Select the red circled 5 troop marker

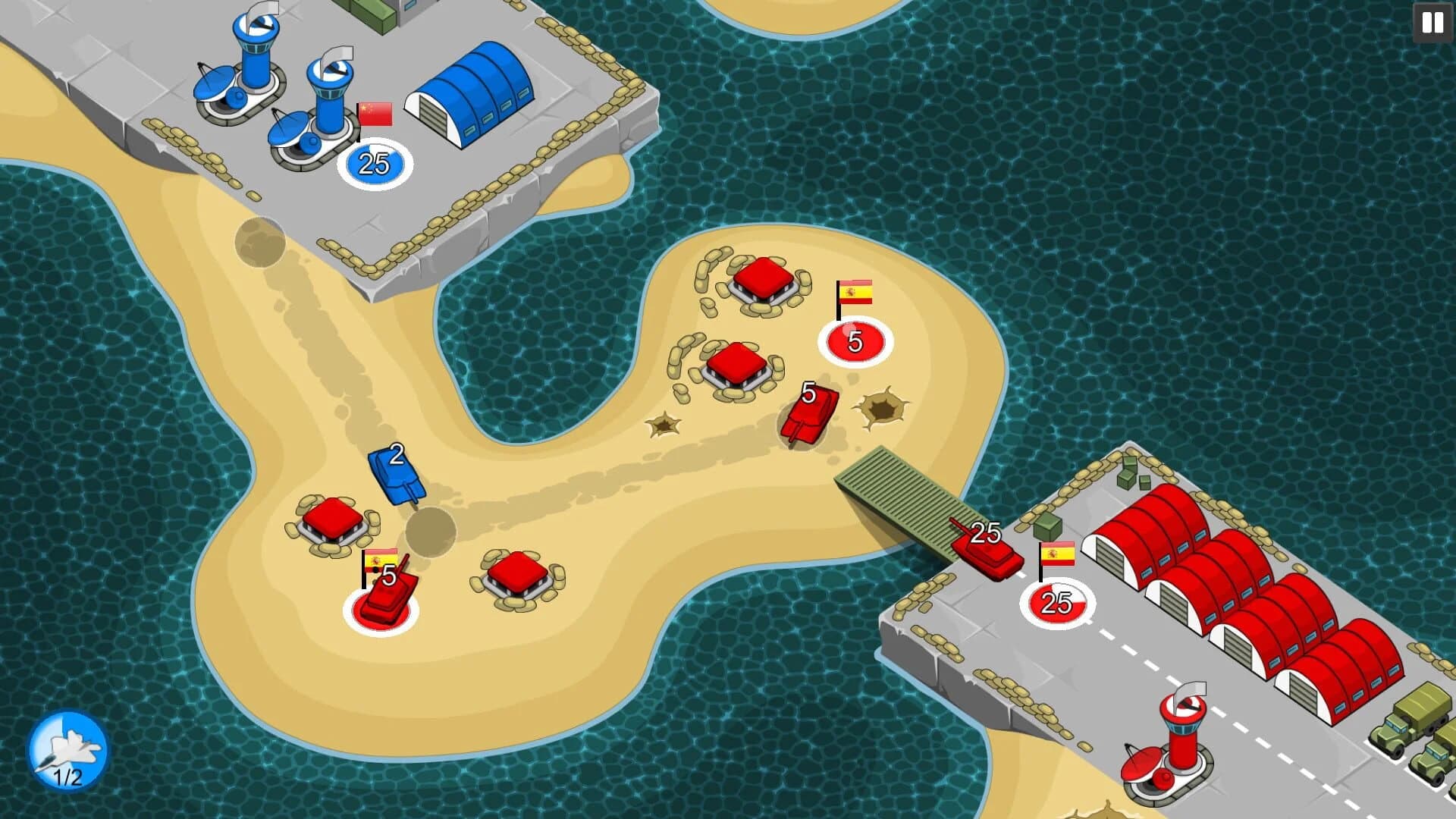[856, 341]
